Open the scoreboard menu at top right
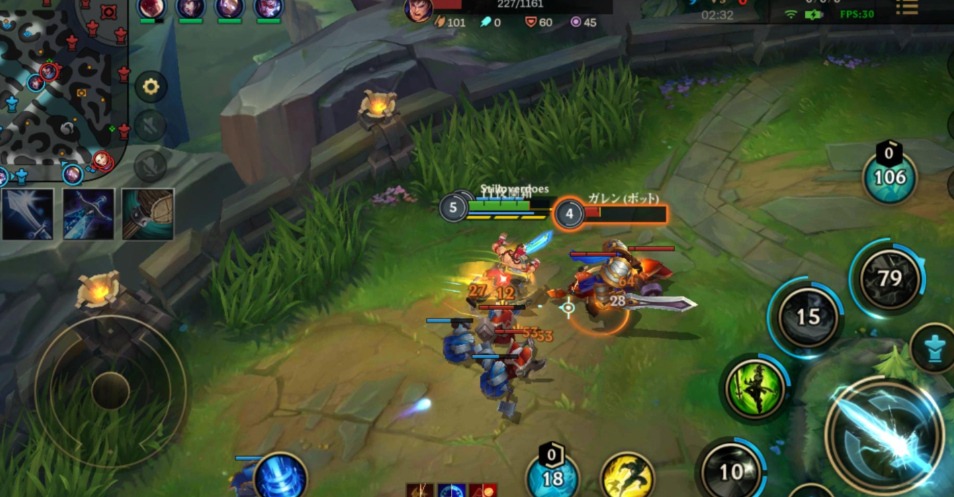Image resolution: width=954 pixels, height=497 pixels. 906,9
